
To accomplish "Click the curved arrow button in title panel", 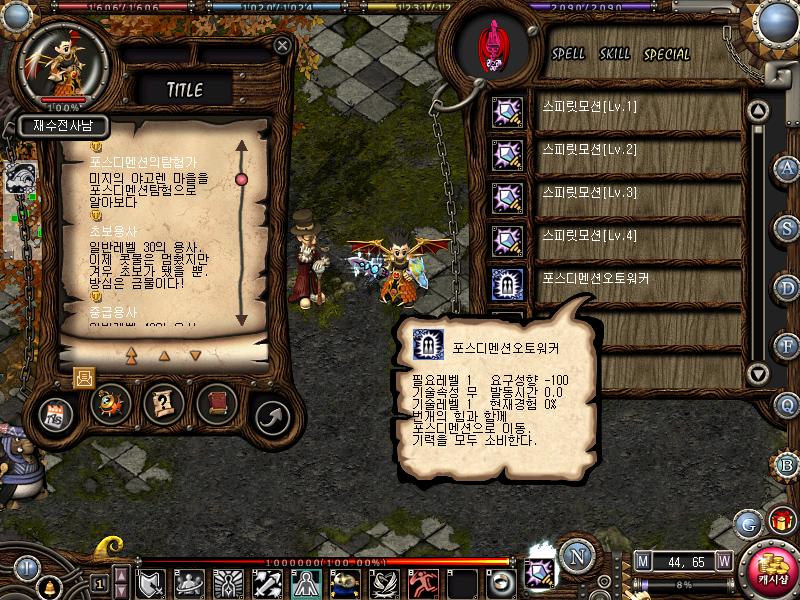I will pyautogui.click(x=269, y=414).
